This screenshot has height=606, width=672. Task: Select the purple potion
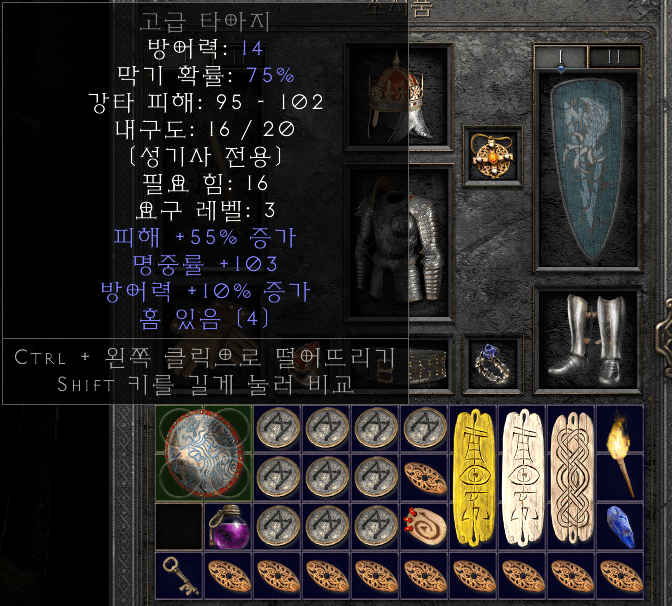pyautogui.click(x=228, y=527)
